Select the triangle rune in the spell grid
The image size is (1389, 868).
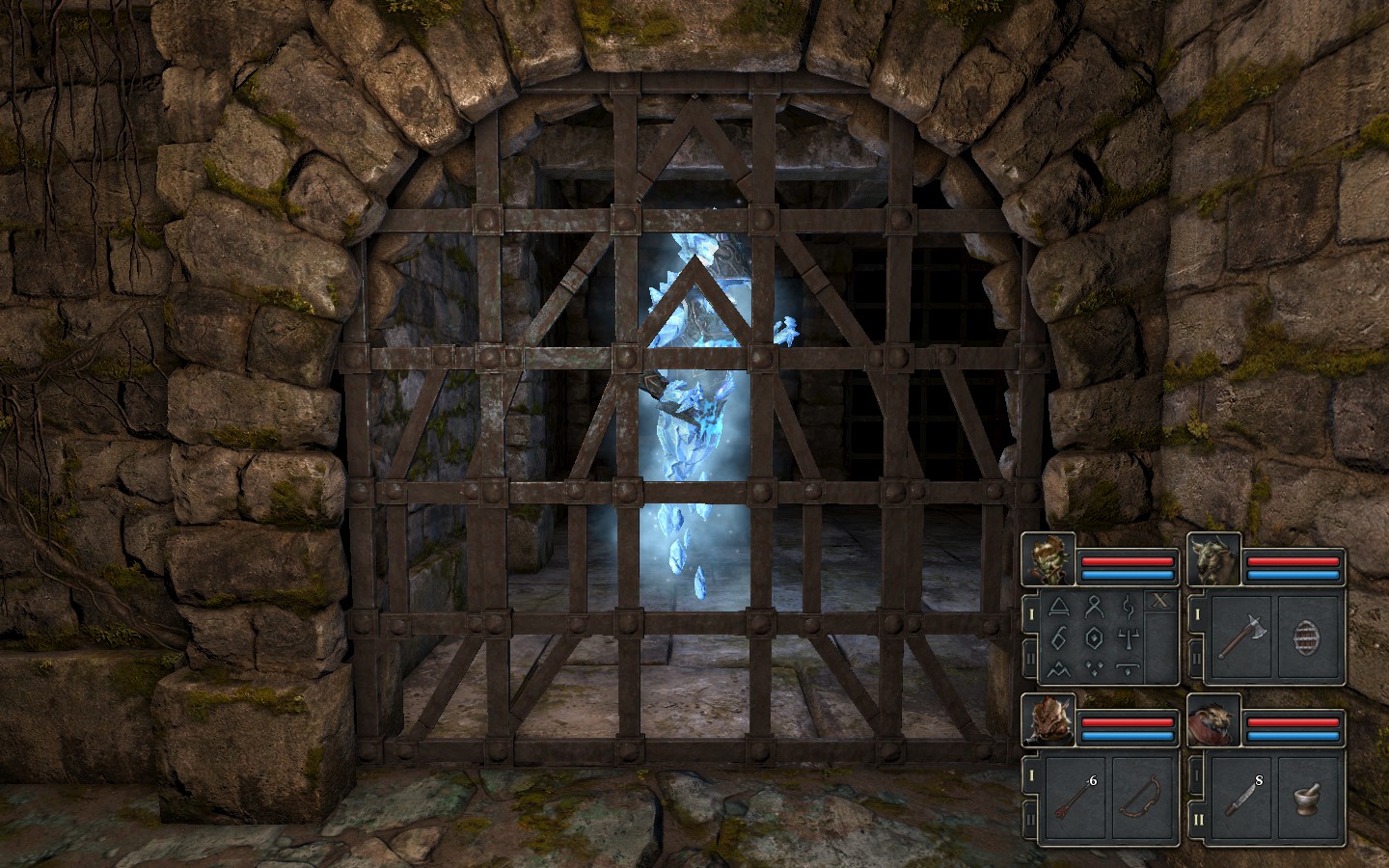pyautogui.click(x=1058, y=608)
